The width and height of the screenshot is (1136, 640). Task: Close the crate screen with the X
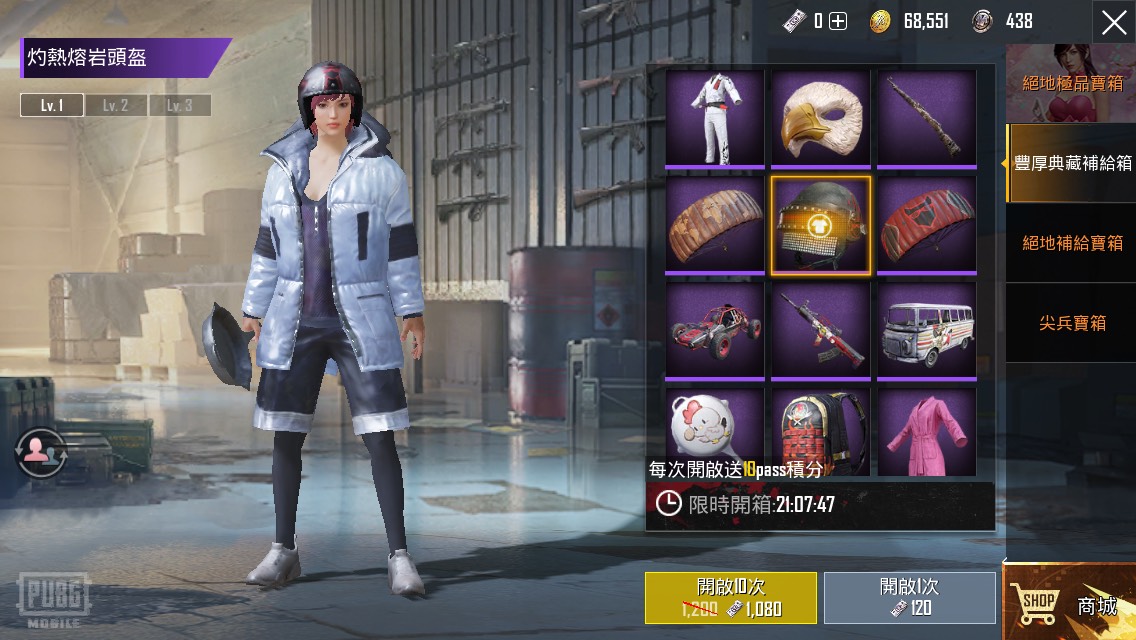coord(1113,23)
